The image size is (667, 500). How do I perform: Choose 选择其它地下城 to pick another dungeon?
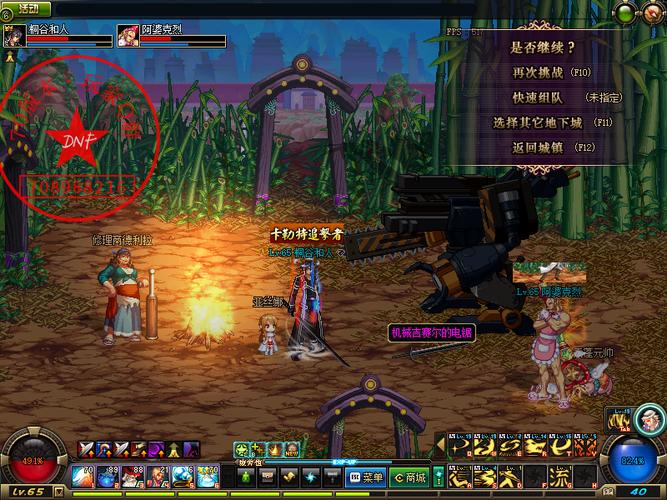pyautogui.click(x=539, y=122)
